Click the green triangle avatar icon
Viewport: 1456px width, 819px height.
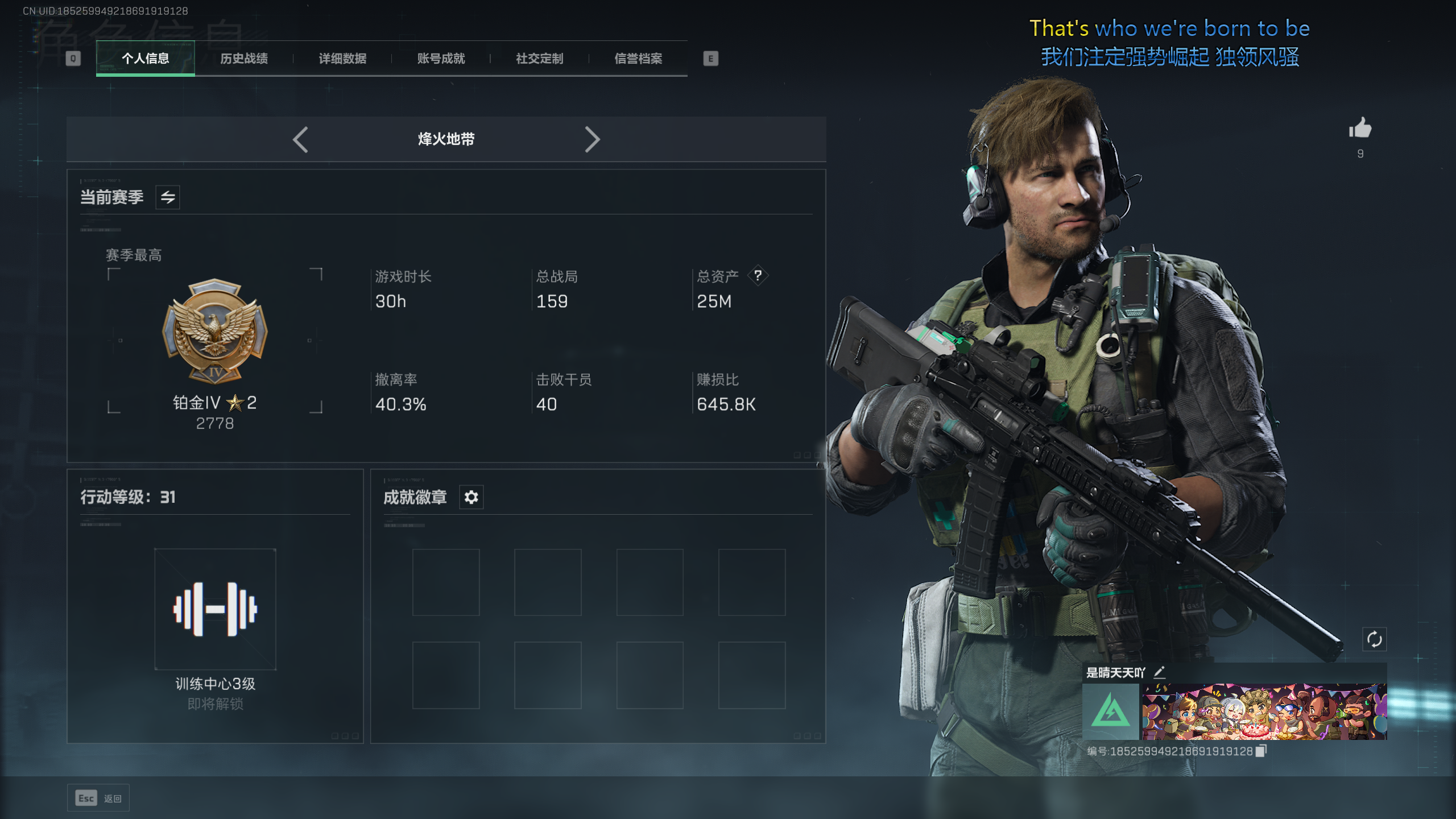point(1110,712)
